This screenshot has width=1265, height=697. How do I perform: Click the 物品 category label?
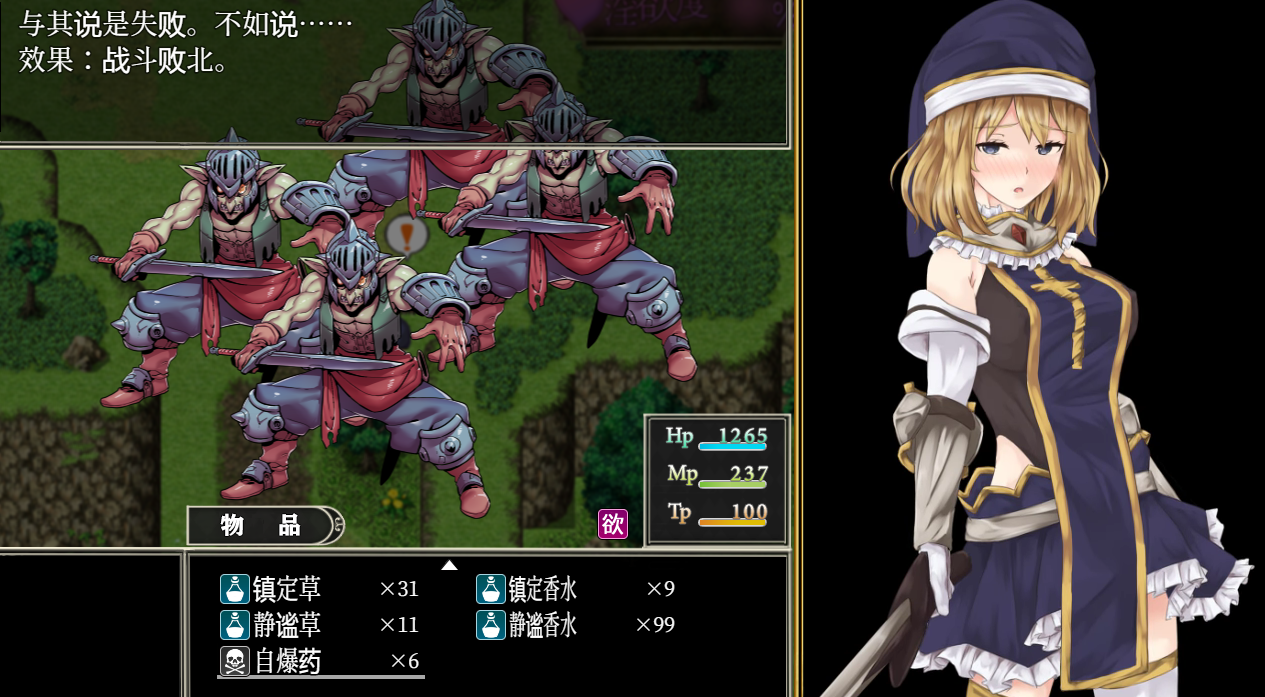[x=261, y=525]
